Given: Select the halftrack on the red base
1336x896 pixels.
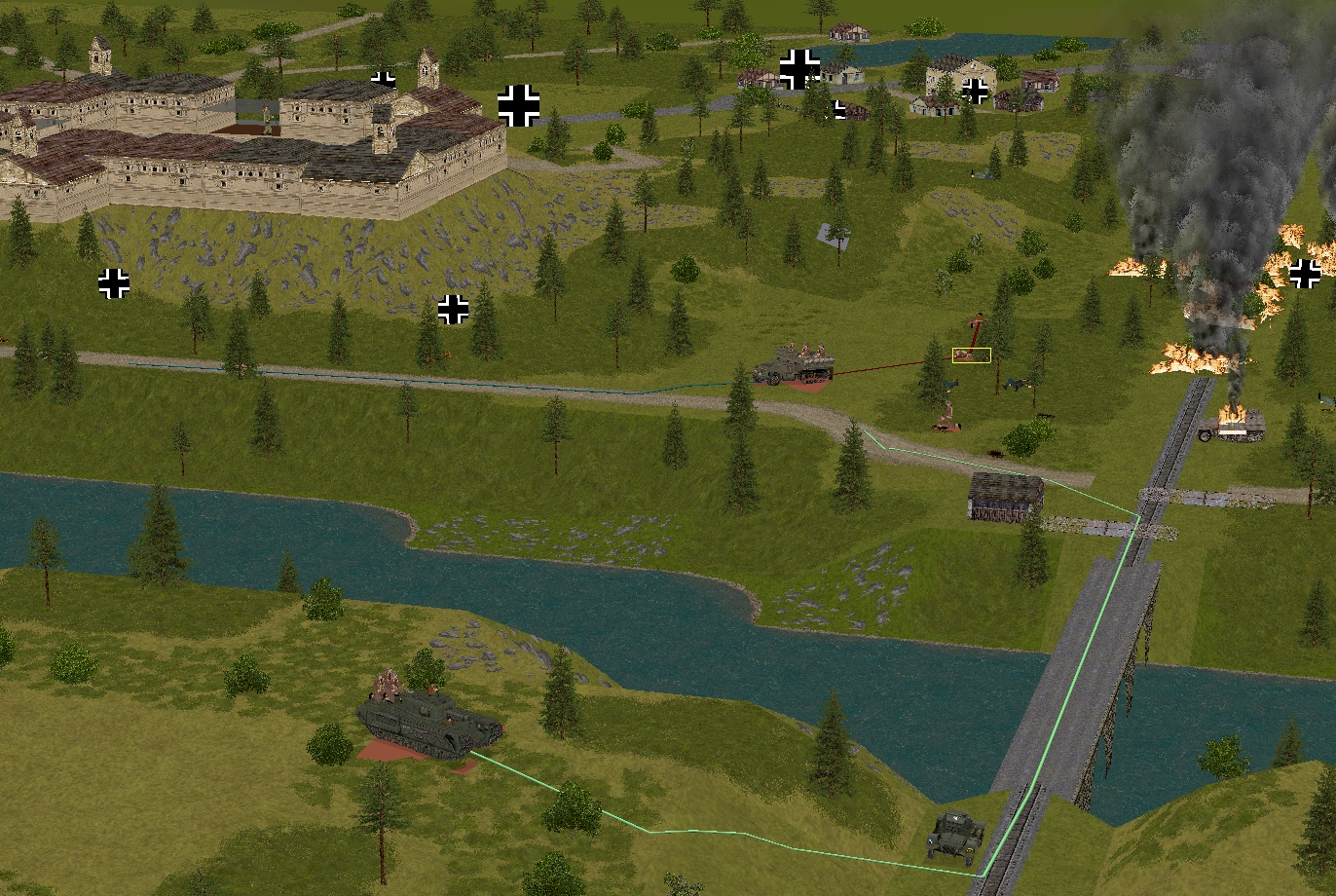Looking at the screenshot, I should coord(795,367).
